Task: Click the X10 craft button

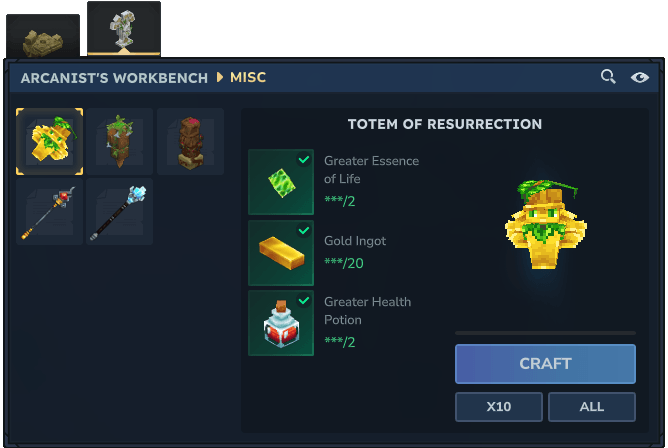Action: click(499, 407)
